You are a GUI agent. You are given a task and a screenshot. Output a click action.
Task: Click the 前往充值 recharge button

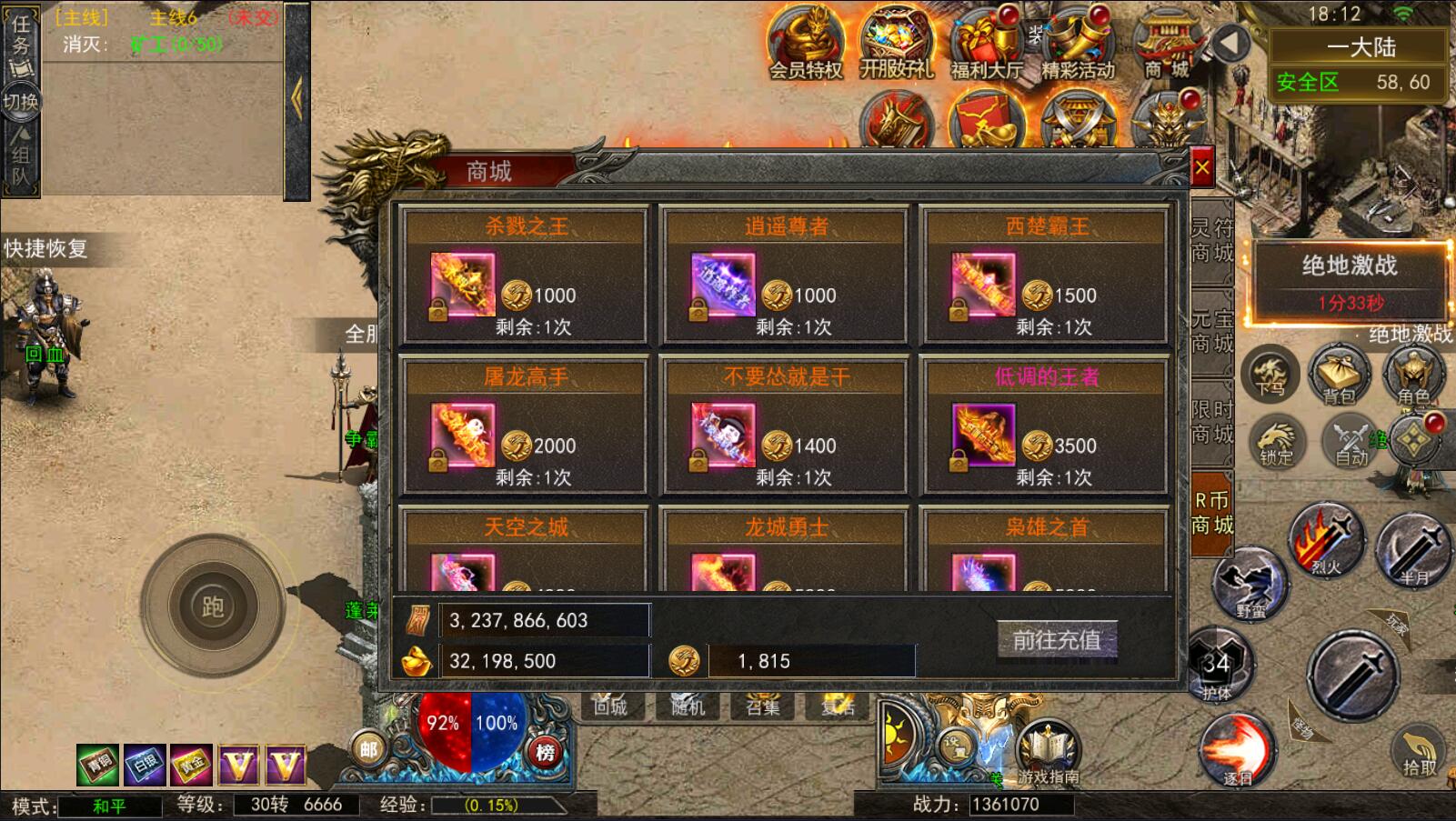click(1057, 640)
